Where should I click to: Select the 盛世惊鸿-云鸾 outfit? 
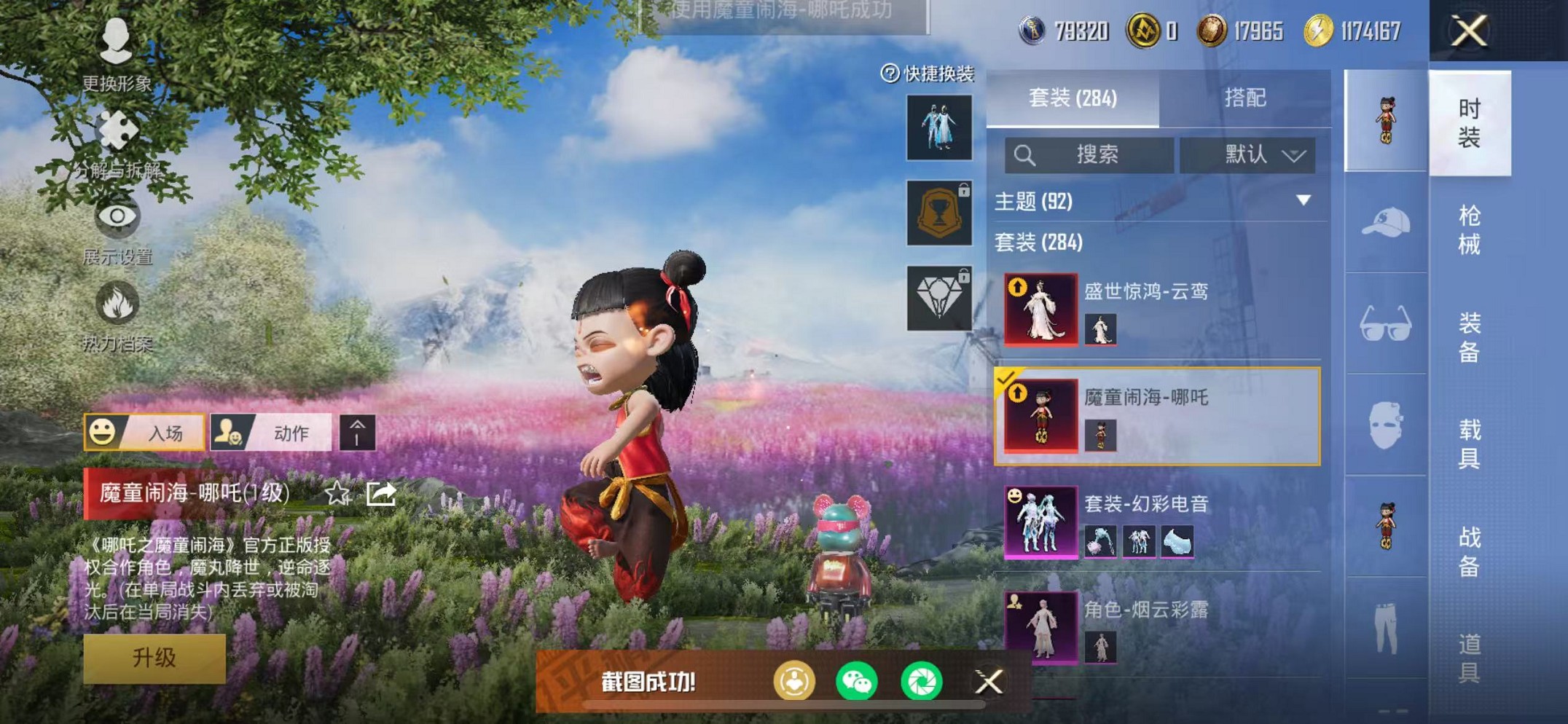pos(1157,309)
